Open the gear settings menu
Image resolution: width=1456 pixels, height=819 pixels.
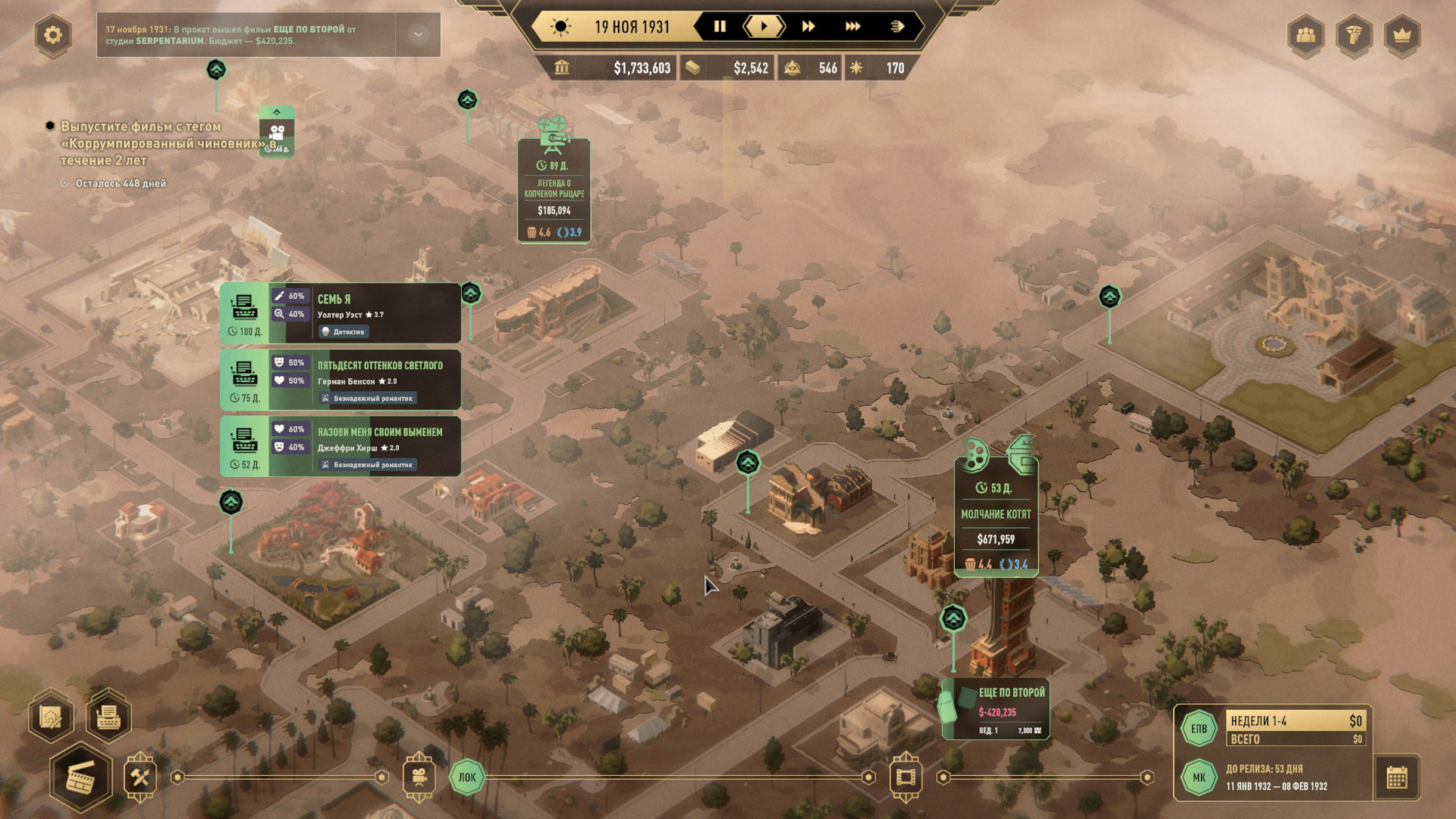click(53, 35)
